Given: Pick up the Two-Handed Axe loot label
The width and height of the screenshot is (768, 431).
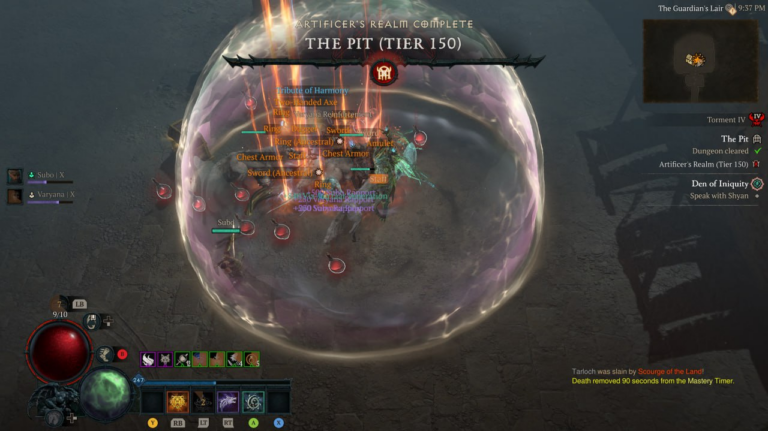Looking at the screenshot, I should pos(307,102).
